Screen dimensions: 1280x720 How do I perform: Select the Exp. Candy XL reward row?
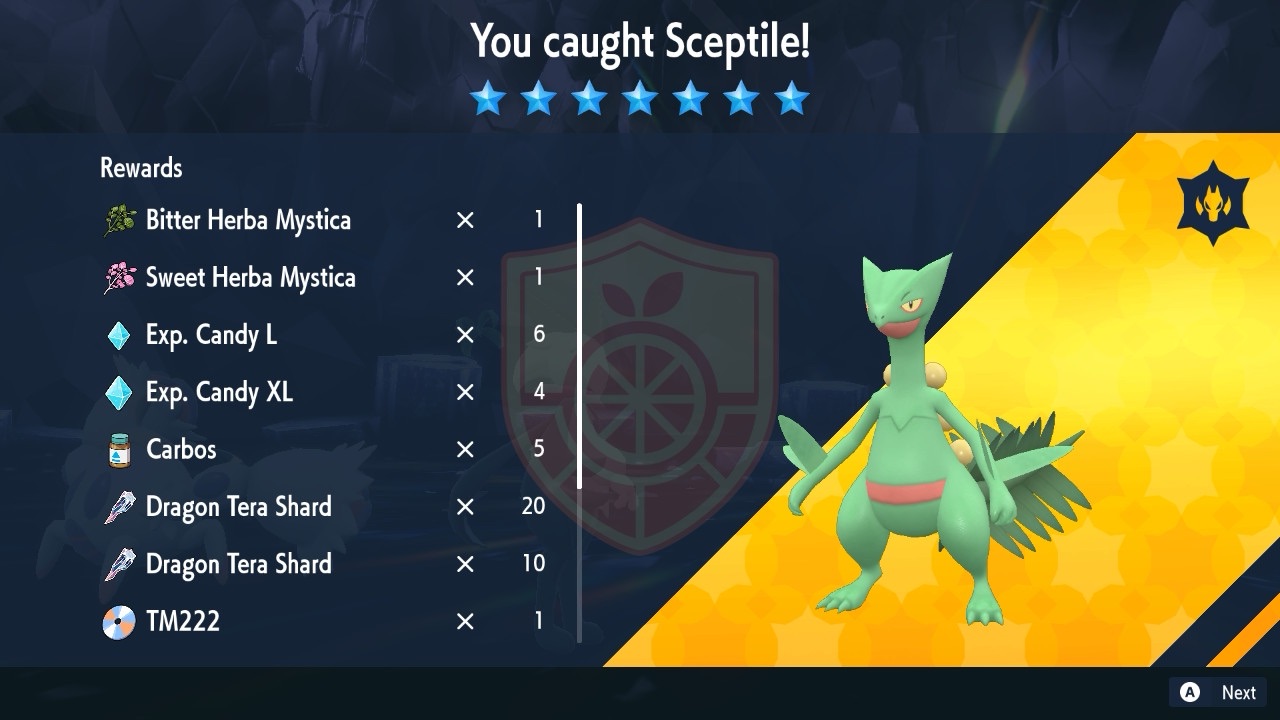pyautogui.click(x=219, y=392)
